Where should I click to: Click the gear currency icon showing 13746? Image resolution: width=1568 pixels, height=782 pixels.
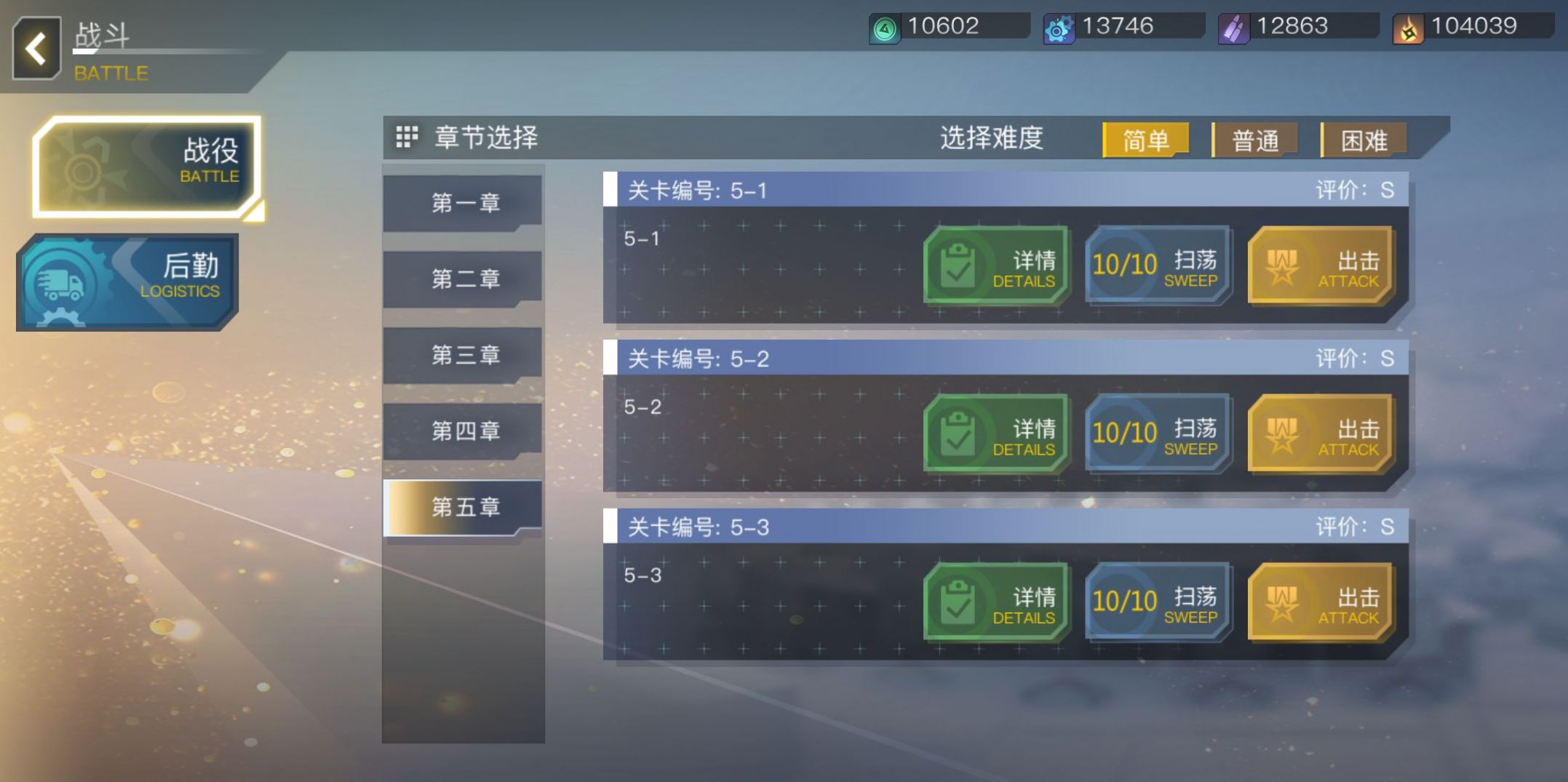pyautogui.click(x=1060, y=26)
